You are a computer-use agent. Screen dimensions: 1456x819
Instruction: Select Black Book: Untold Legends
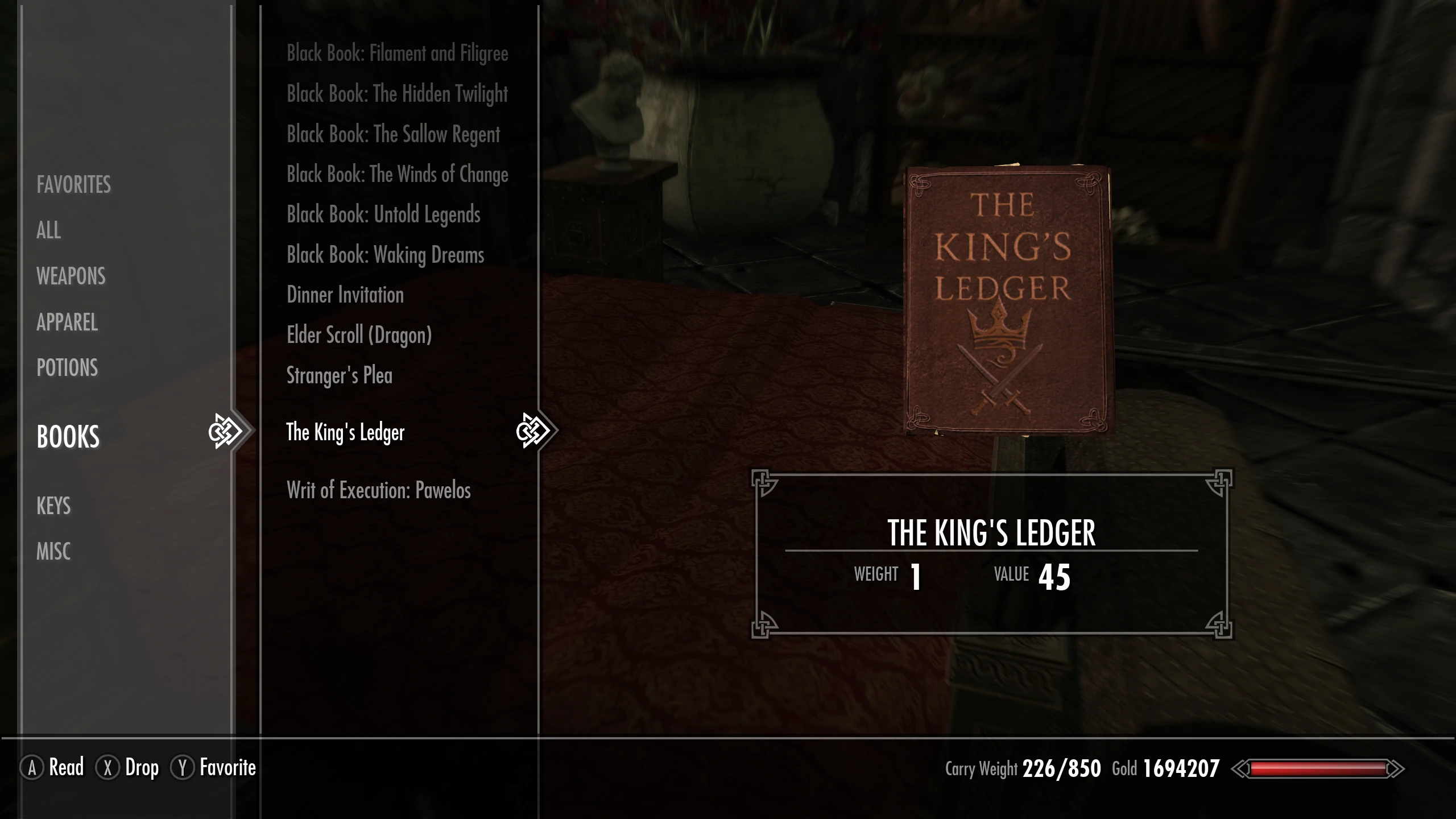tap(383, 215)
